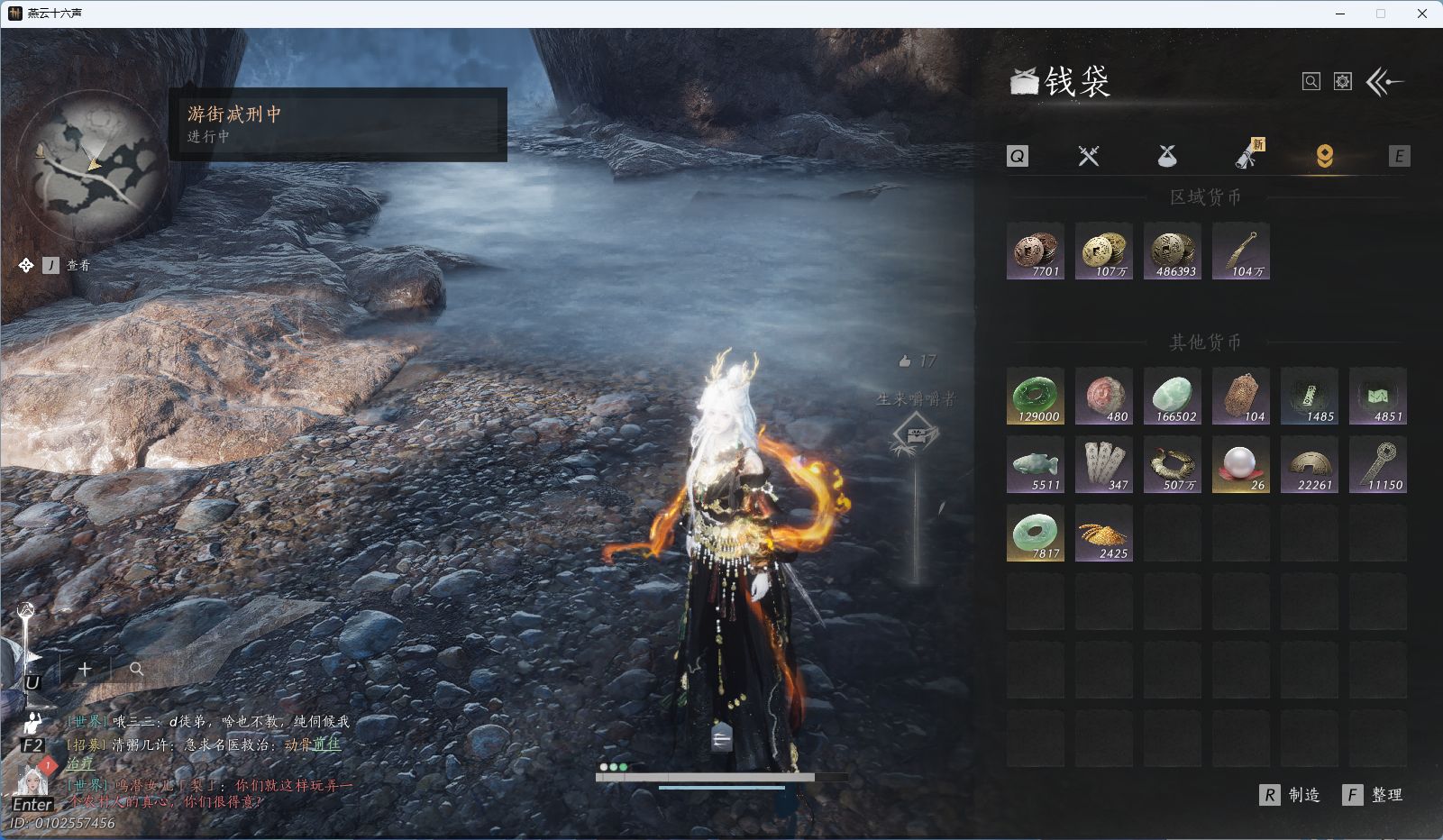
Task: Open the 游街减刑中 quest tracker
Action: 338,124
